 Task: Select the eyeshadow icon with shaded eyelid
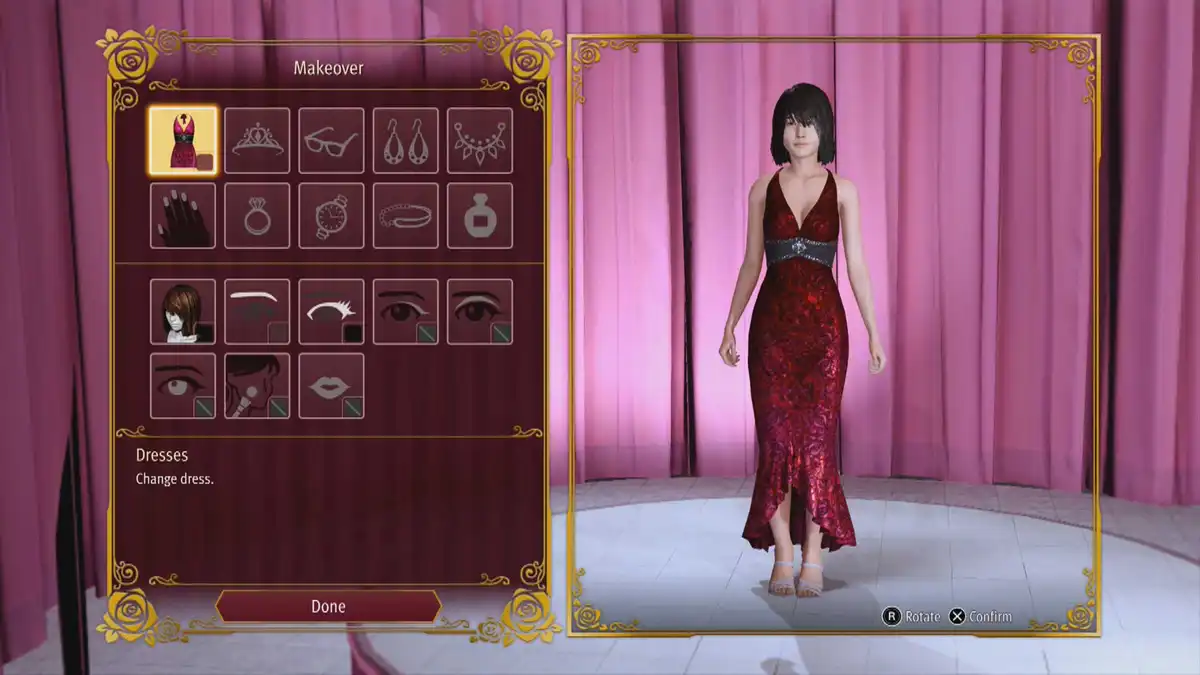click(479, 311)
